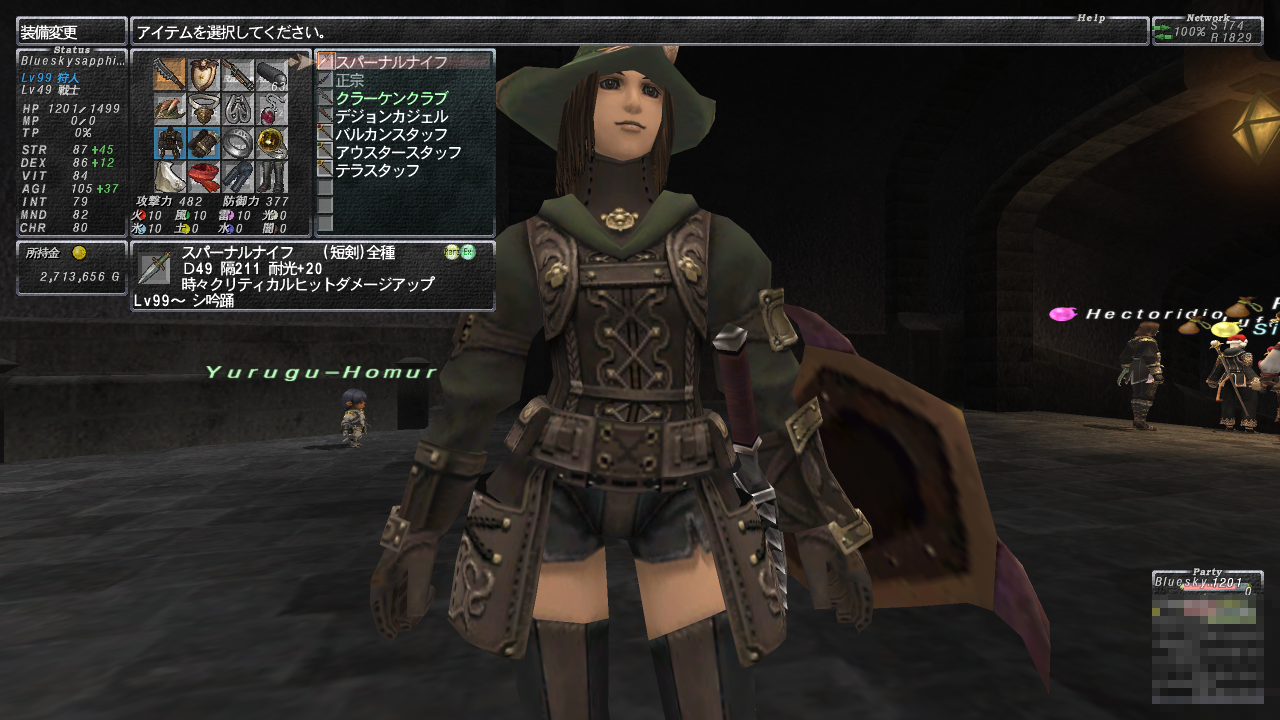Select the red scarf waist slot
The image size is (1280, 720).
[x=204, y=177]
